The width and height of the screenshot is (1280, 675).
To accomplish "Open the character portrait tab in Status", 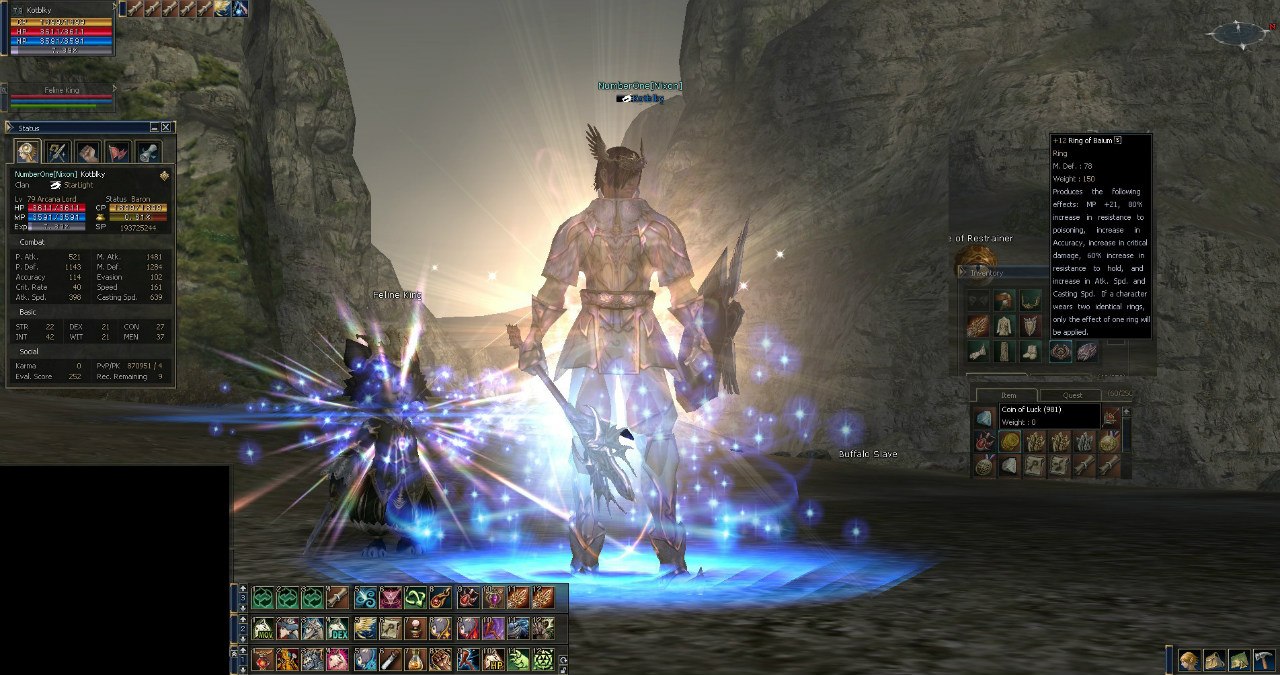I will click(27, 152).
